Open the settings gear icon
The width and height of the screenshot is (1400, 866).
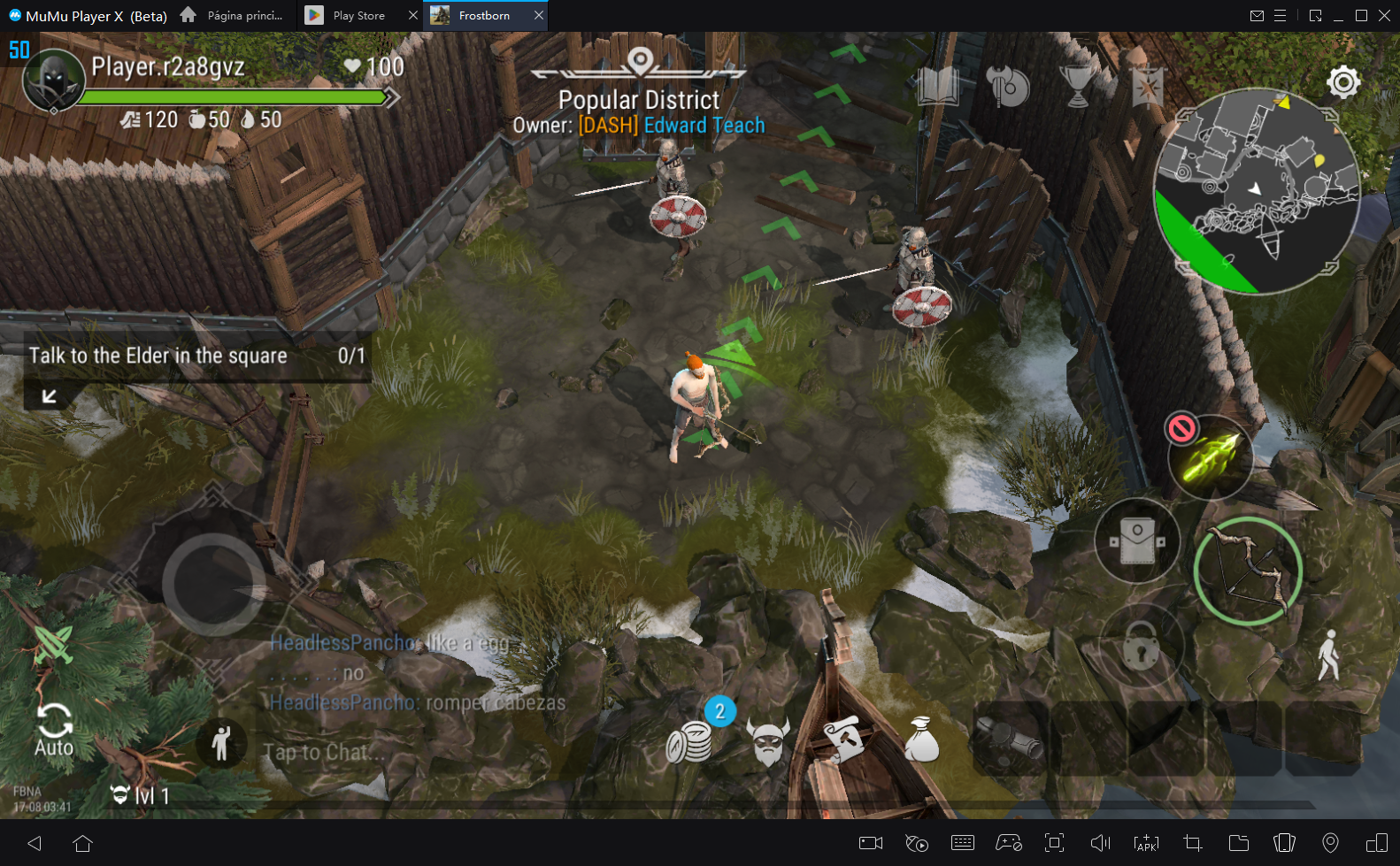click(x=1342, y=82)
